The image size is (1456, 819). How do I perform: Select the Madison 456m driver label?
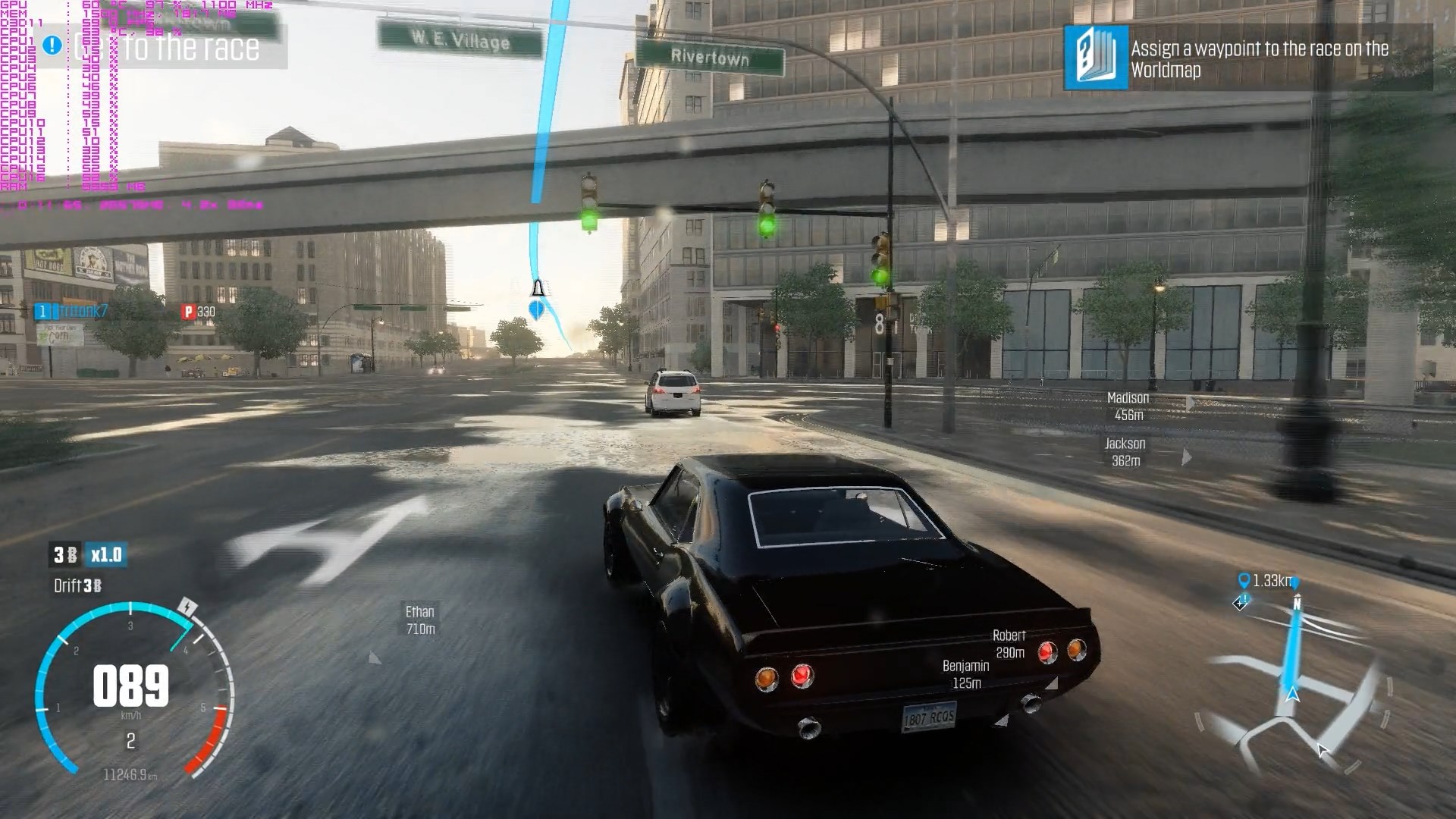point(1128,406)
